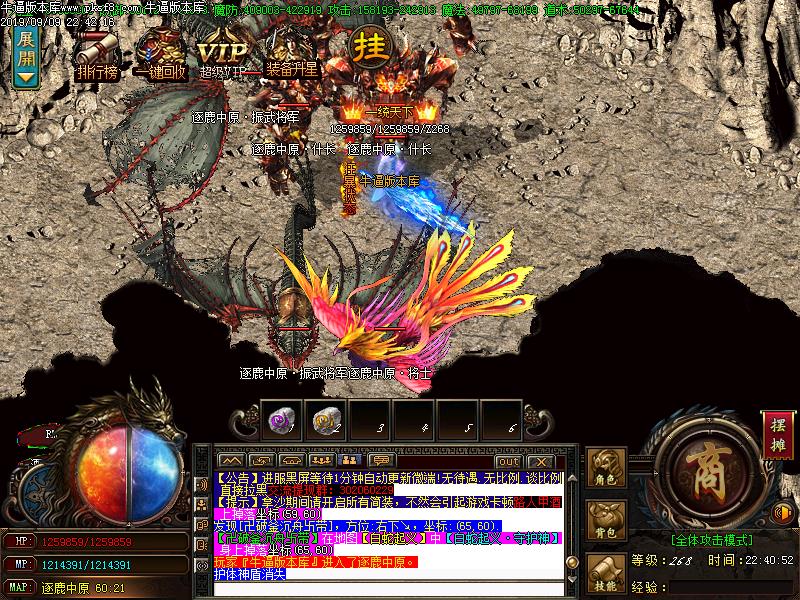
Task: Select the speech bubble chat channel tab
Action: pos(380,461)
